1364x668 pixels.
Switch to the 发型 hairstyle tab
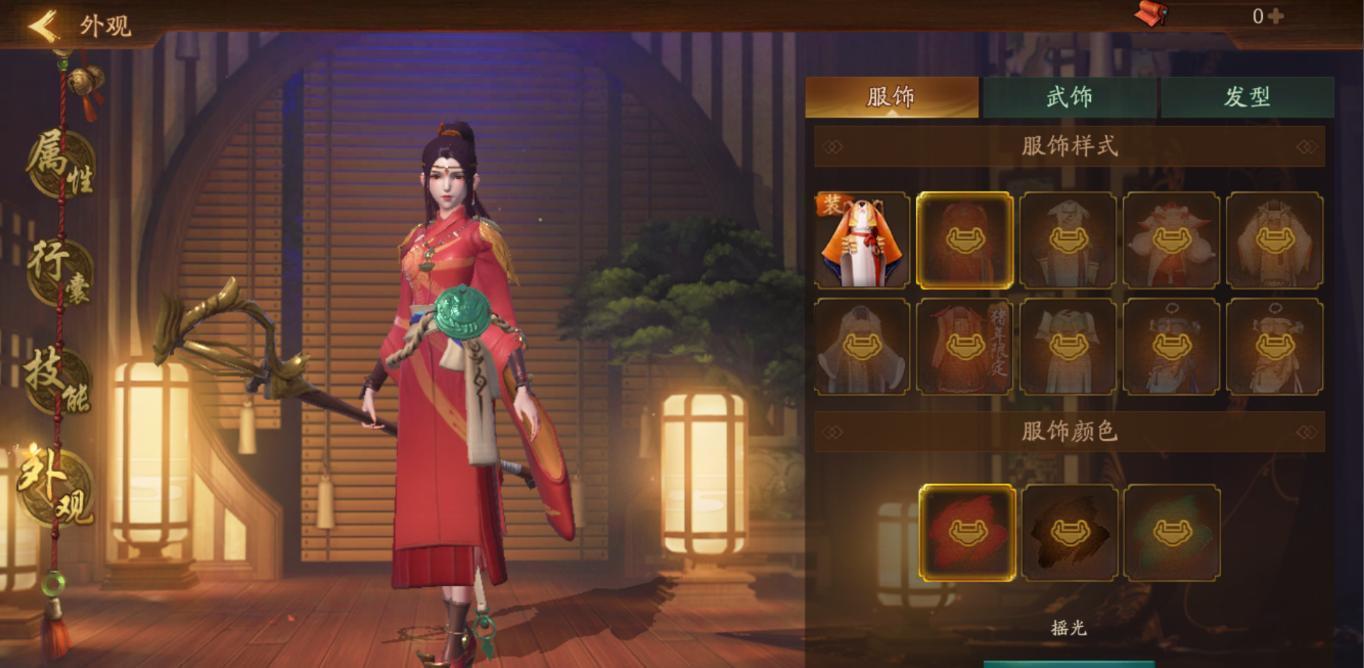point(1247,97)
